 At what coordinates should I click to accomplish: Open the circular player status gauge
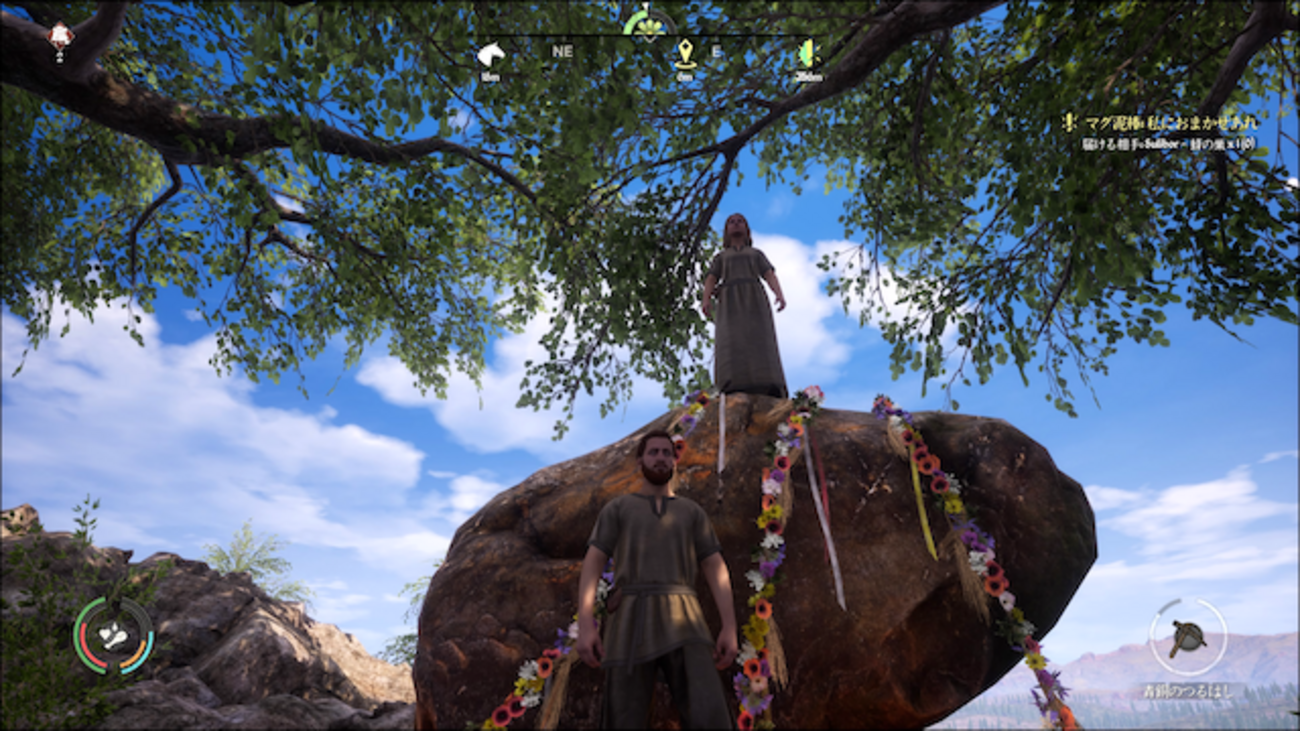click(113, 636)
